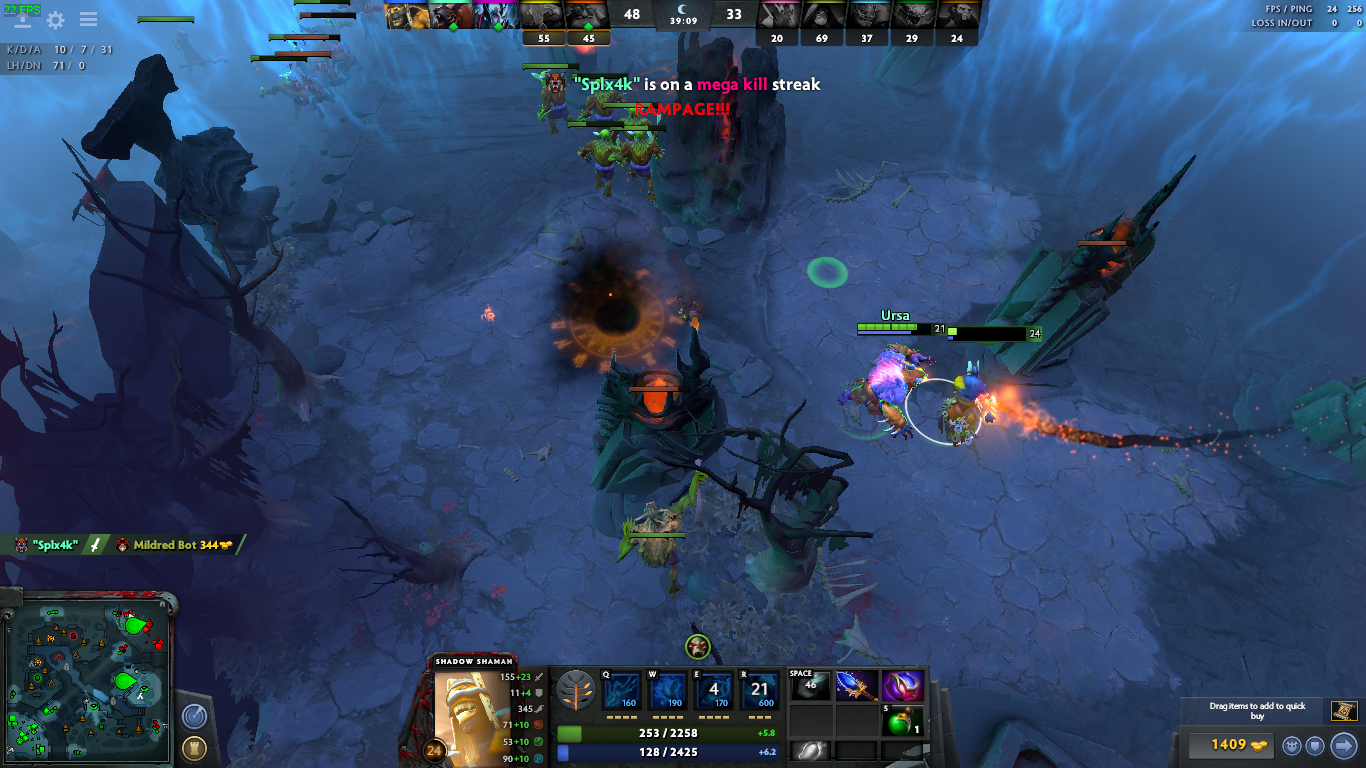Cast the Q ability costing 160 mana
Screen dimensions: 1366x768
tap(620, 690)
